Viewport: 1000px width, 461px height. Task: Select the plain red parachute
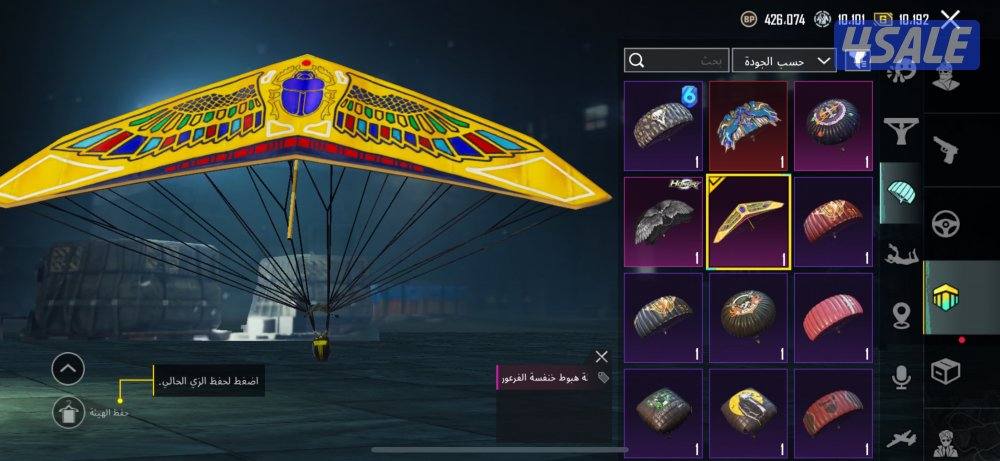tap(832, 317)
